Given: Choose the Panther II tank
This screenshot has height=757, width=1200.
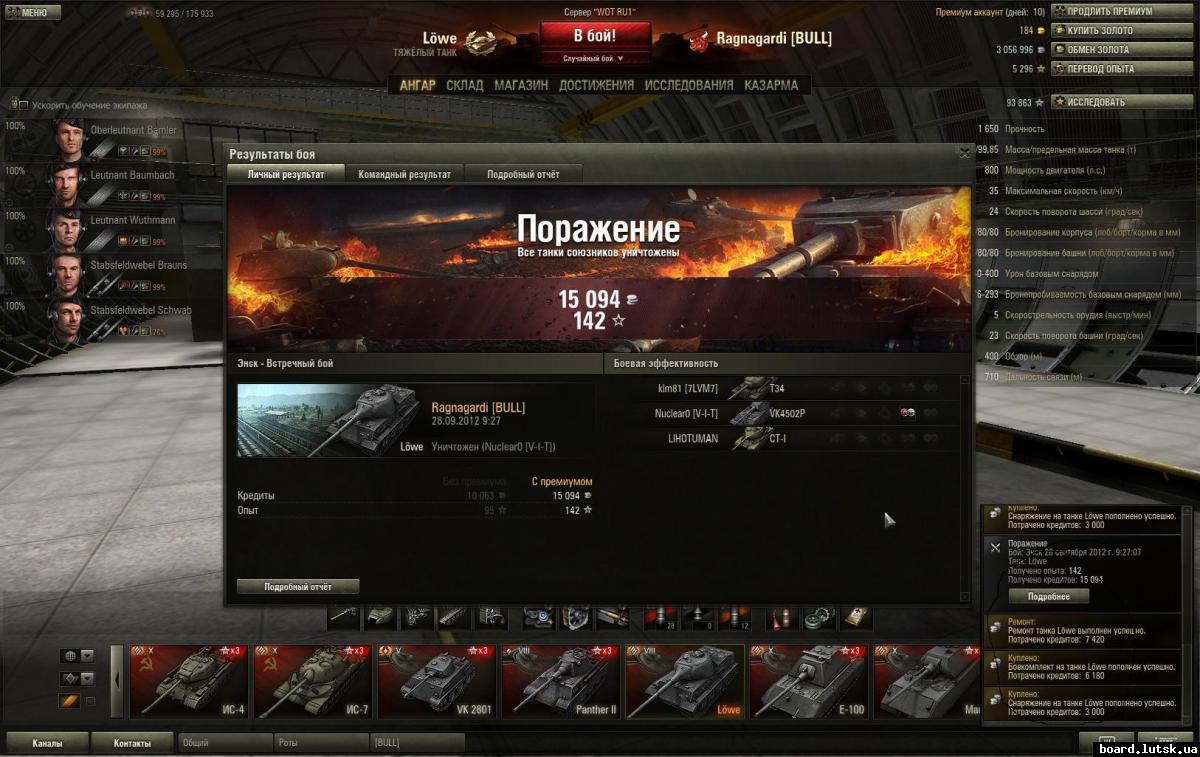Looking at the screenshot, I should 559,681.
